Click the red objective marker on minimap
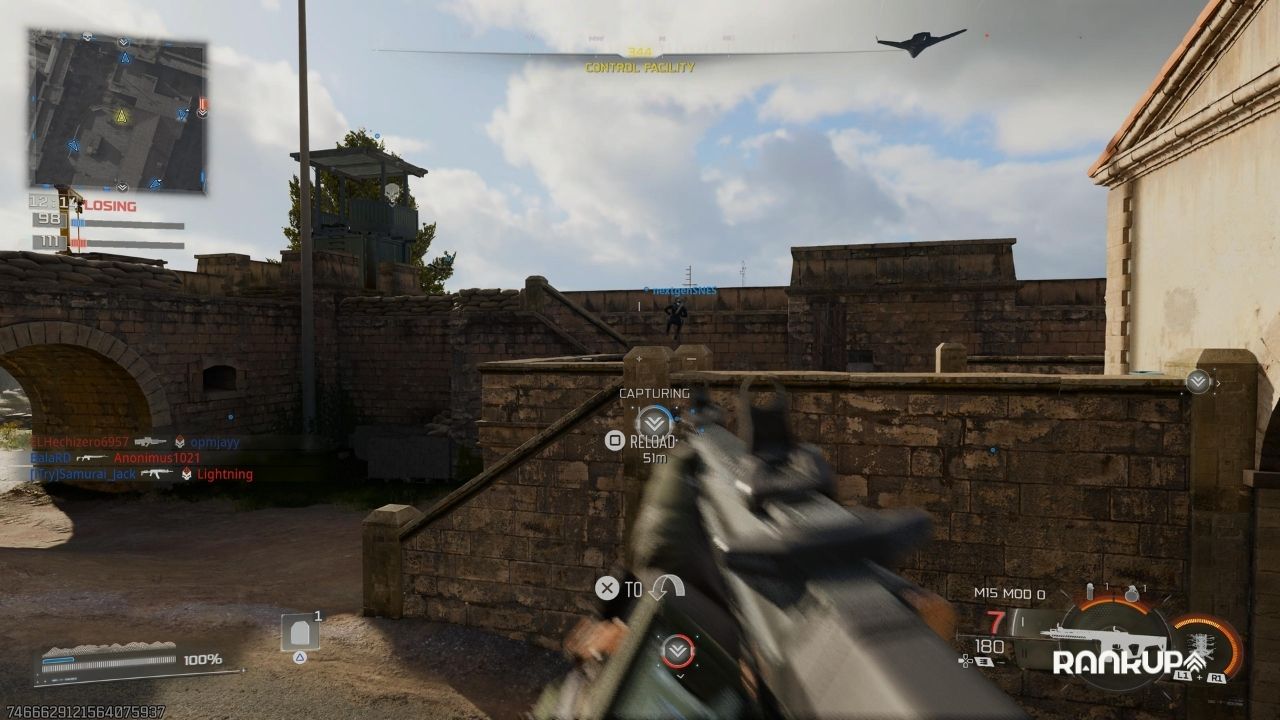Image resolution: width=1280 pixels, height=720 pixels. pyautogui.click(x=202, y=105)
